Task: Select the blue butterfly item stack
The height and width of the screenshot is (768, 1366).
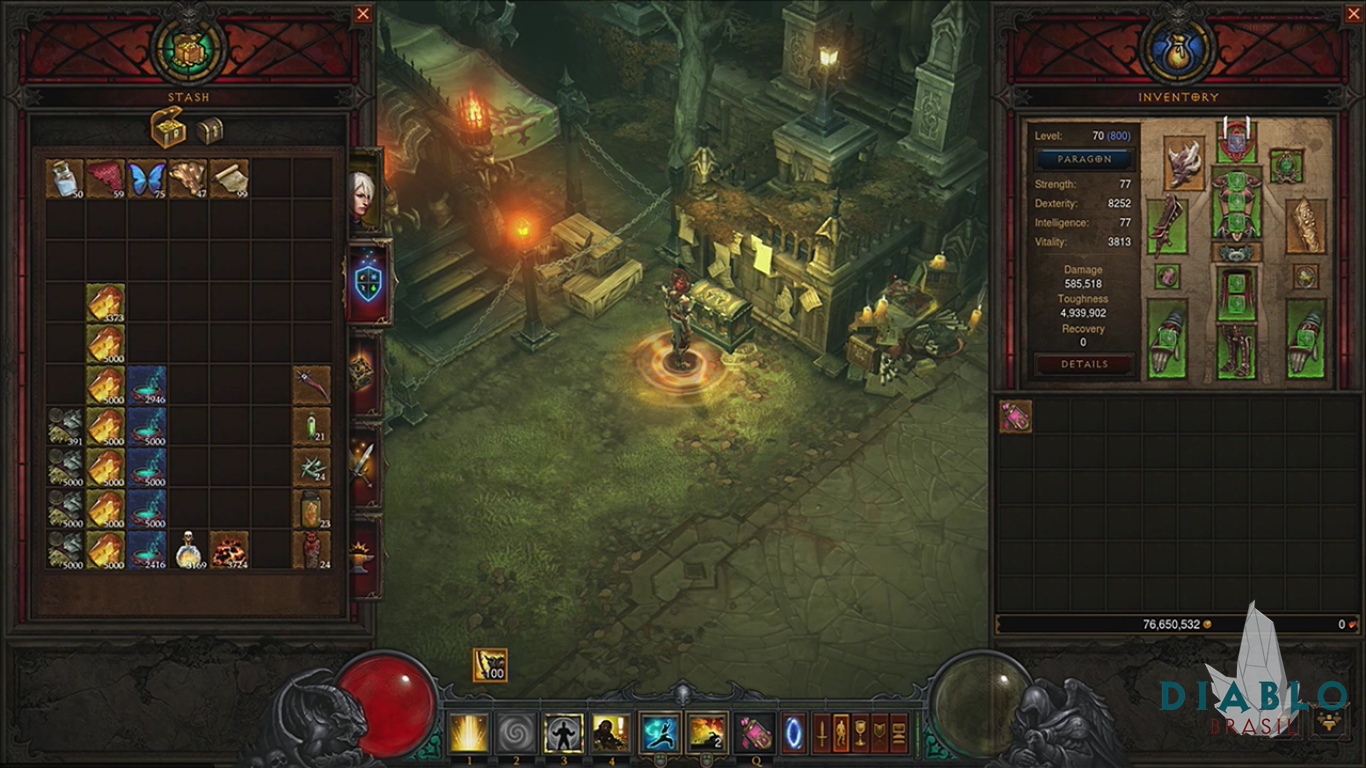Action: pyautogui.click(x=147, y=179)
